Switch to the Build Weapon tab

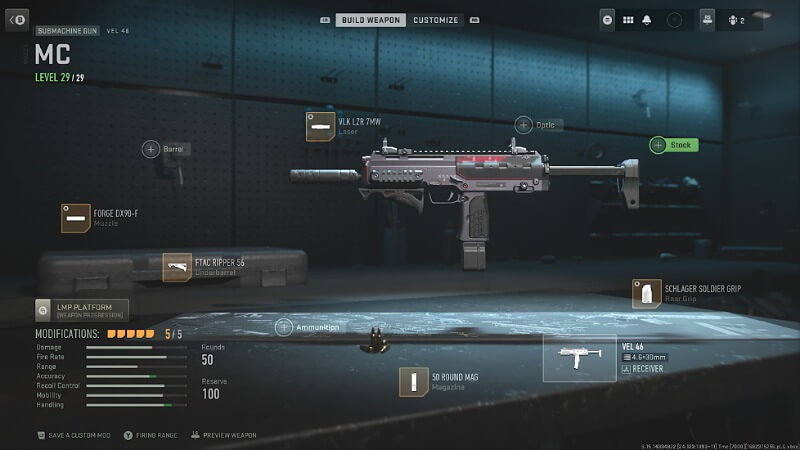[x=370, y=20]
